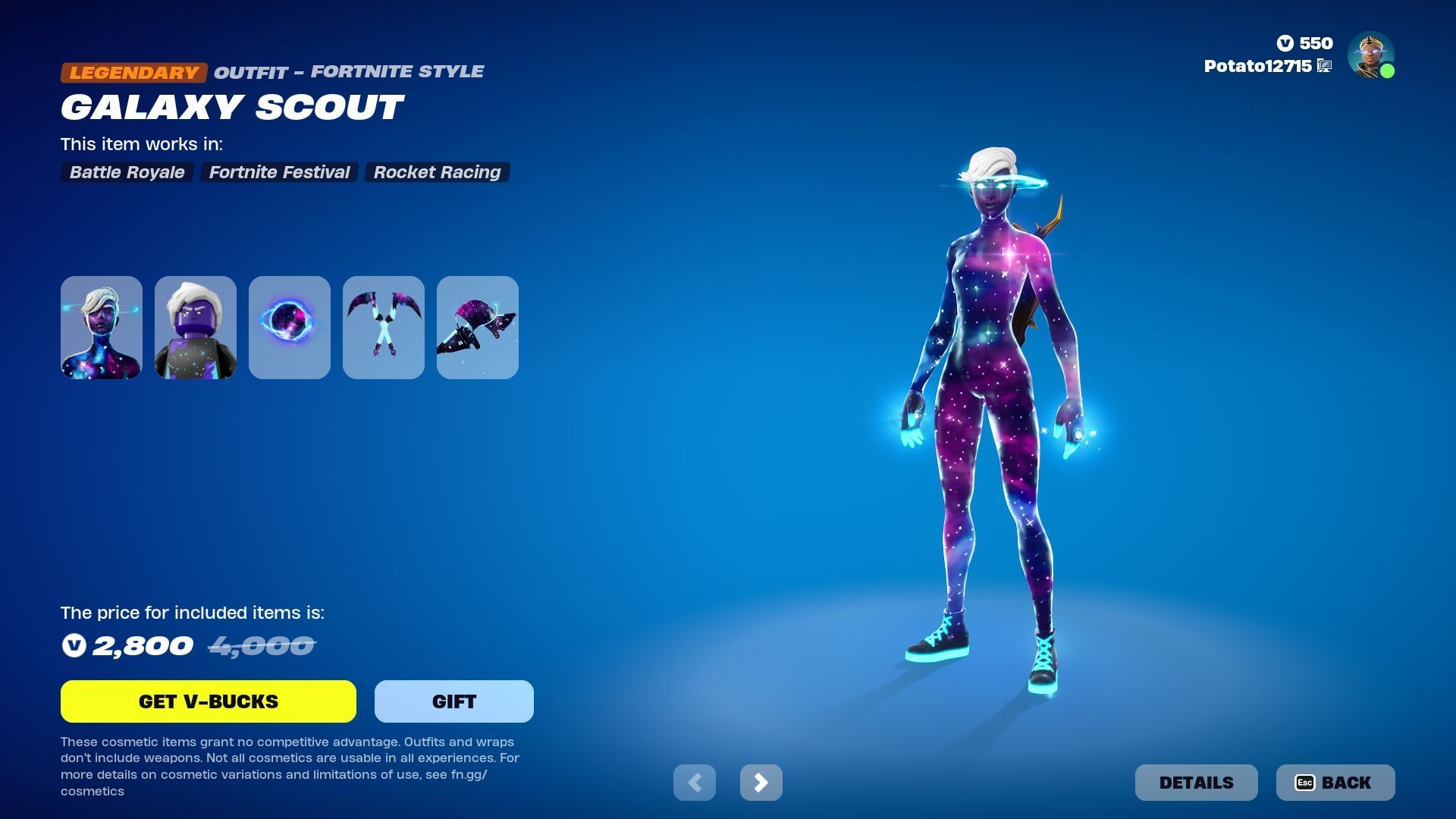This screenshot has width=1456, height=819.
Task: Click the V-Bucks coin icon beside 2,800 price
Action: (x=74, y=645)
